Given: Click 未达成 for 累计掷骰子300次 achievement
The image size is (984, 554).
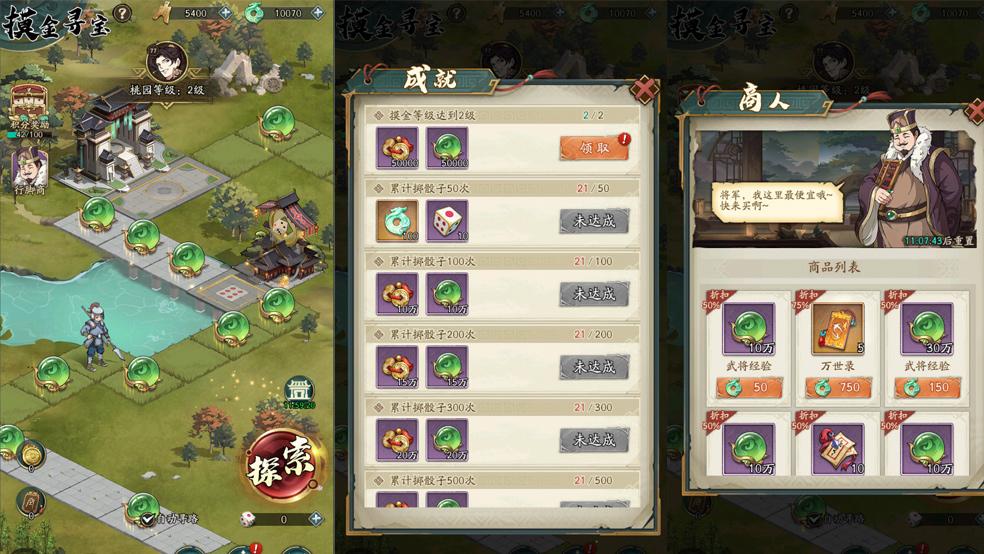Looking at the screenshot, I should point(594,439).
